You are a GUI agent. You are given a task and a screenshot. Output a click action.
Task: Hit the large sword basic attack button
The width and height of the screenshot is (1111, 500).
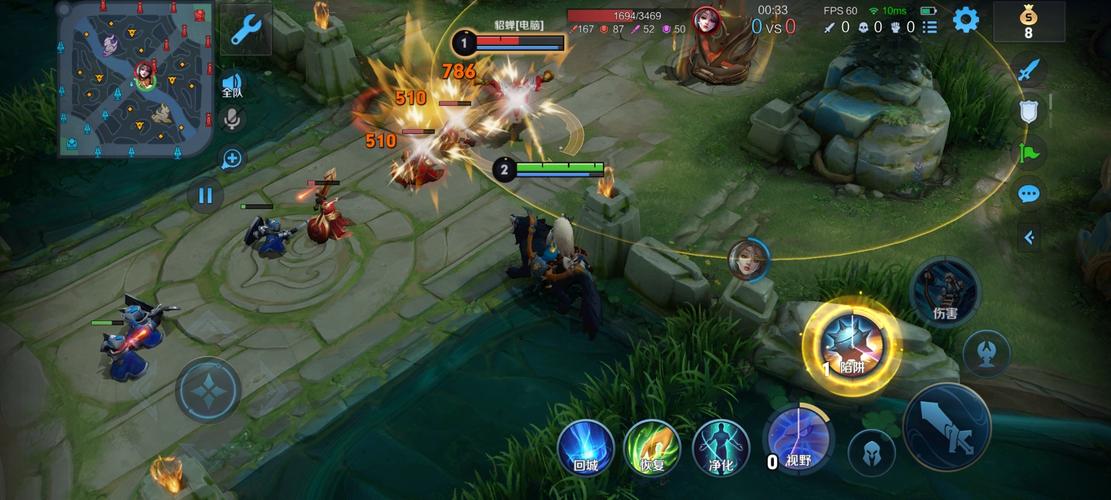click(946, 427)
